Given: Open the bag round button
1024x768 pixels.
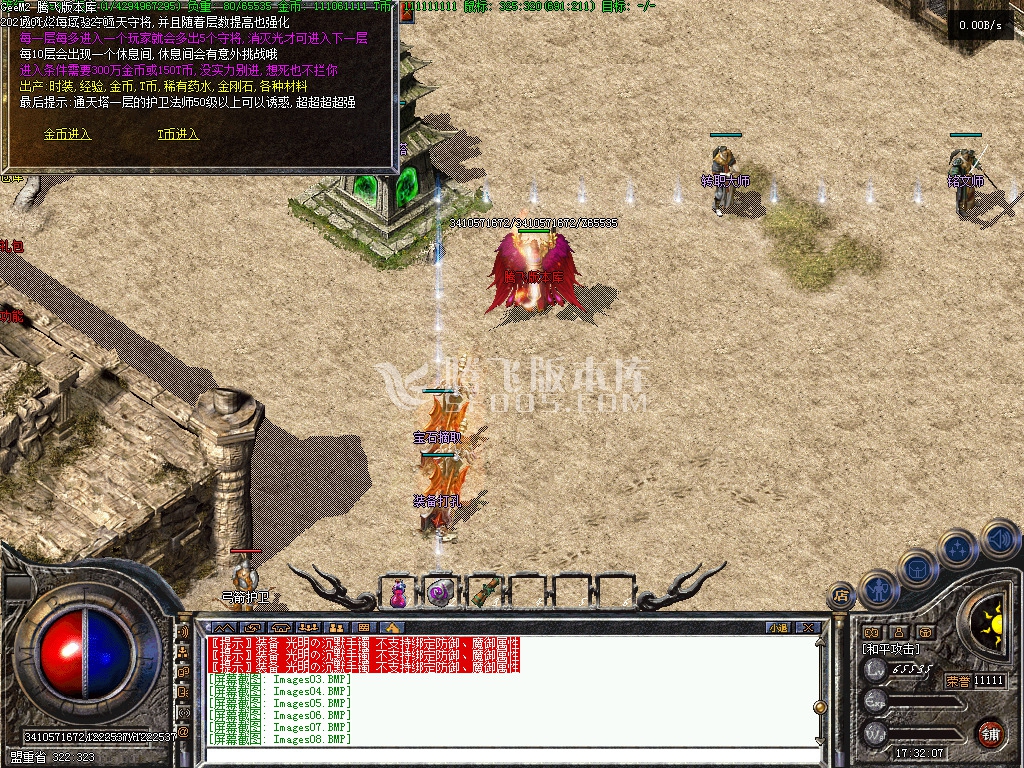Looking at the screenshot, I should (x=918, y=568).
